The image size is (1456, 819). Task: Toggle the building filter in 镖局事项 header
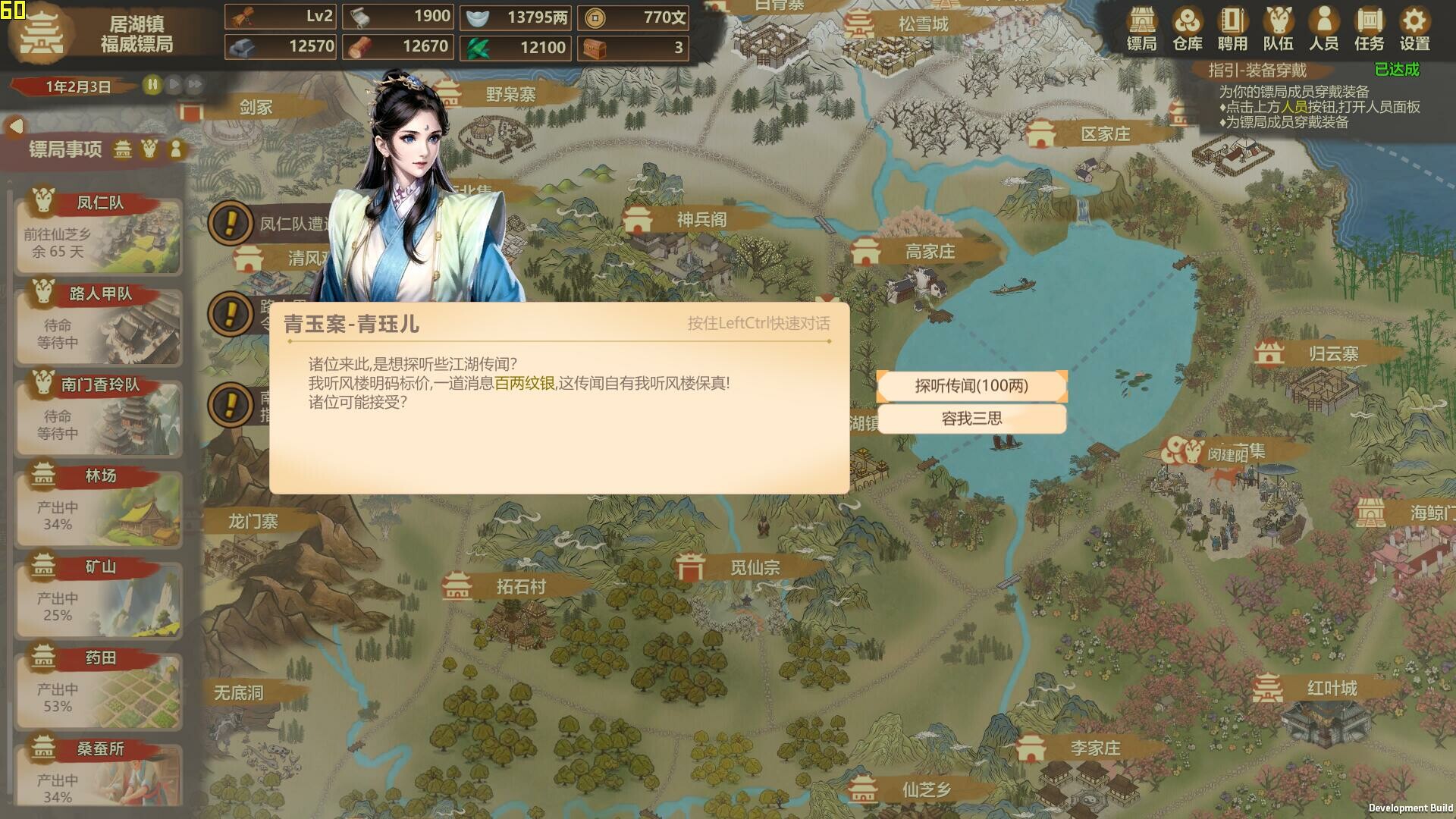[122, 151]
